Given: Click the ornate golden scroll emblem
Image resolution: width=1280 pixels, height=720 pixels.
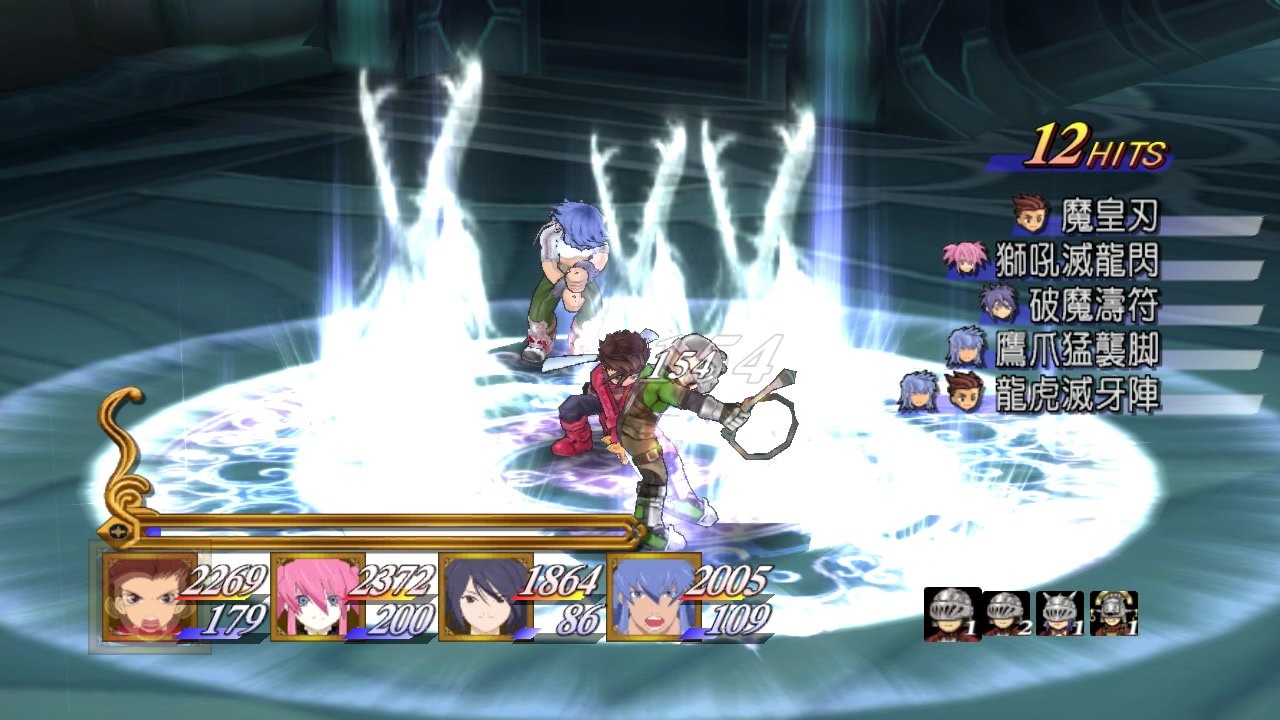Looking at the screenshot, I should [x=123, y=460].
